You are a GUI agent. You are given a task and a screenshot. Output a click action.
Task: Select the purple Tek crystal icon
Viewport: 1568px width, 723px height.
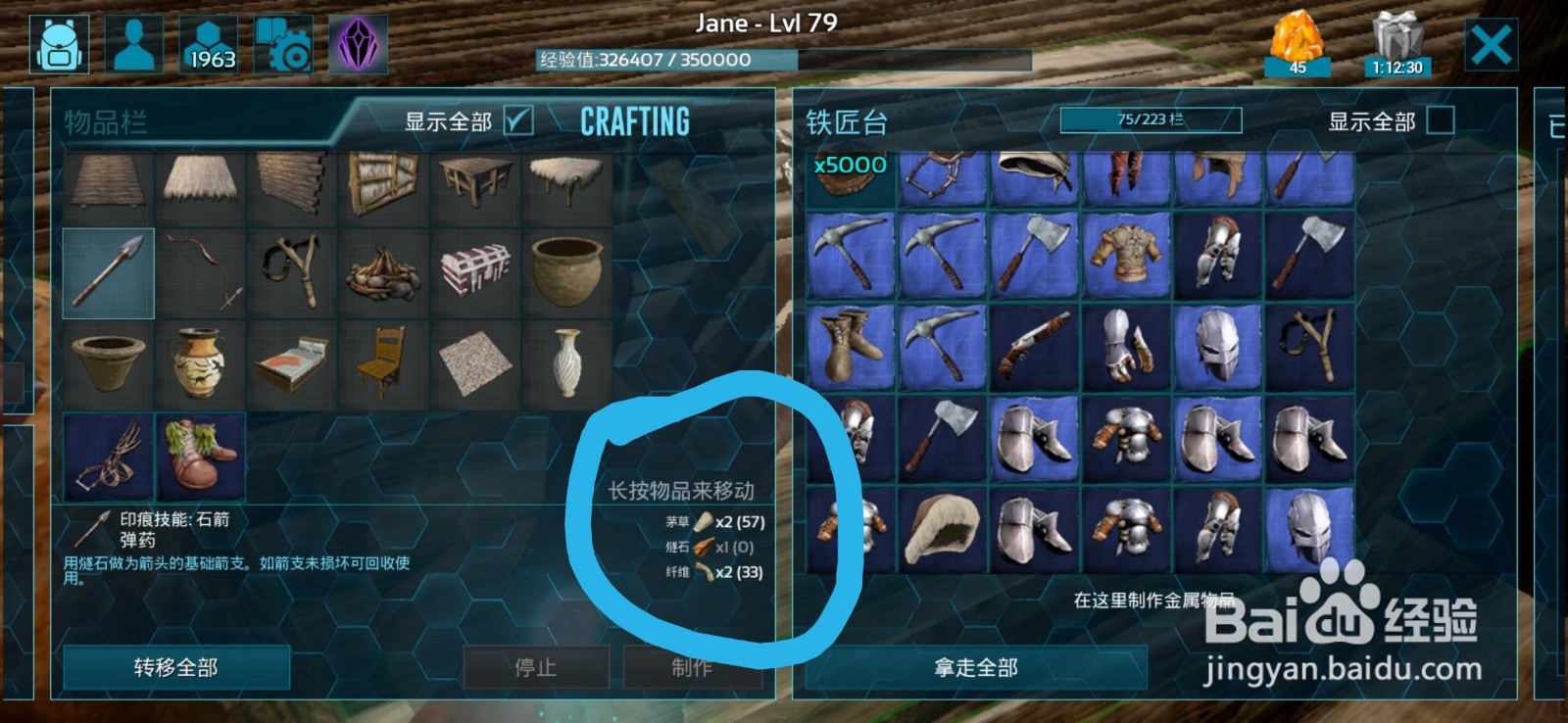coord(359,43)
